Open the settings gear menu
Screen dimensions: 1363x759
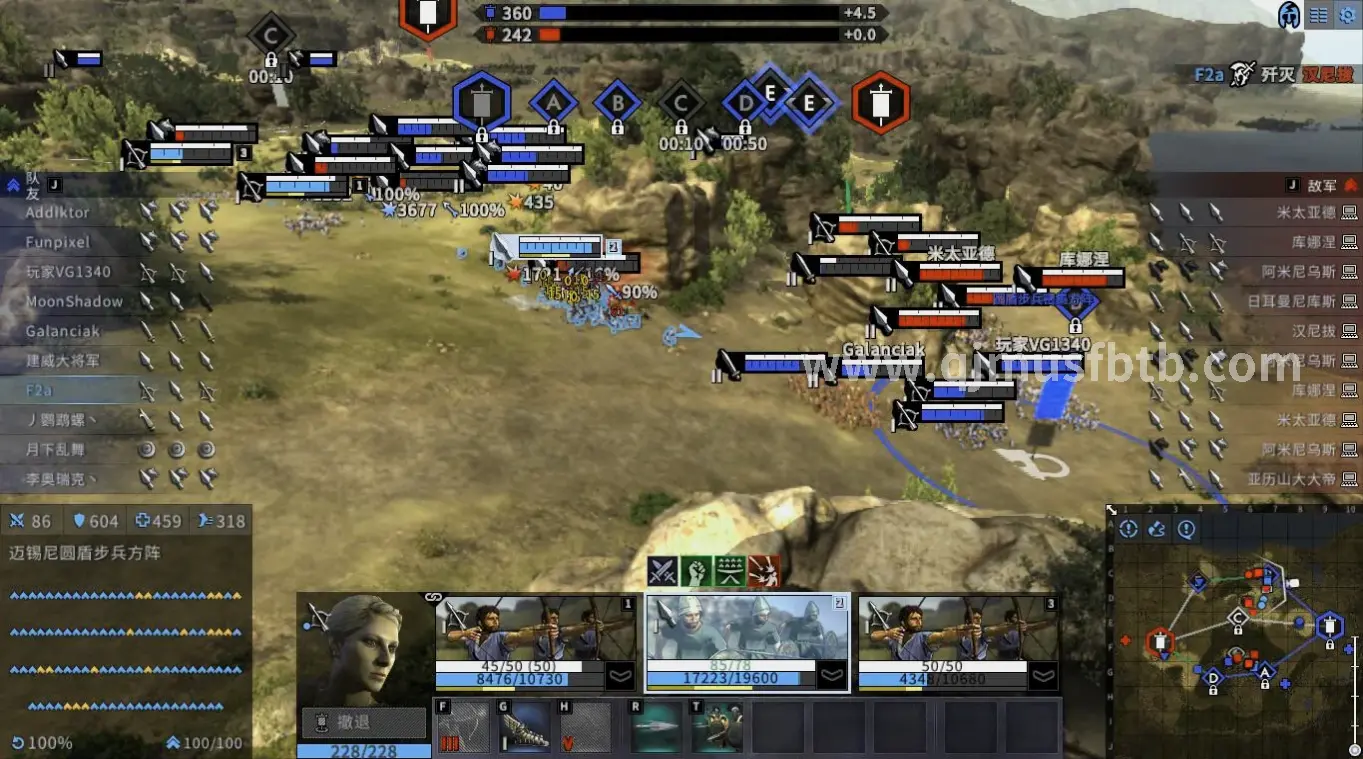(x=1347, y=15)
